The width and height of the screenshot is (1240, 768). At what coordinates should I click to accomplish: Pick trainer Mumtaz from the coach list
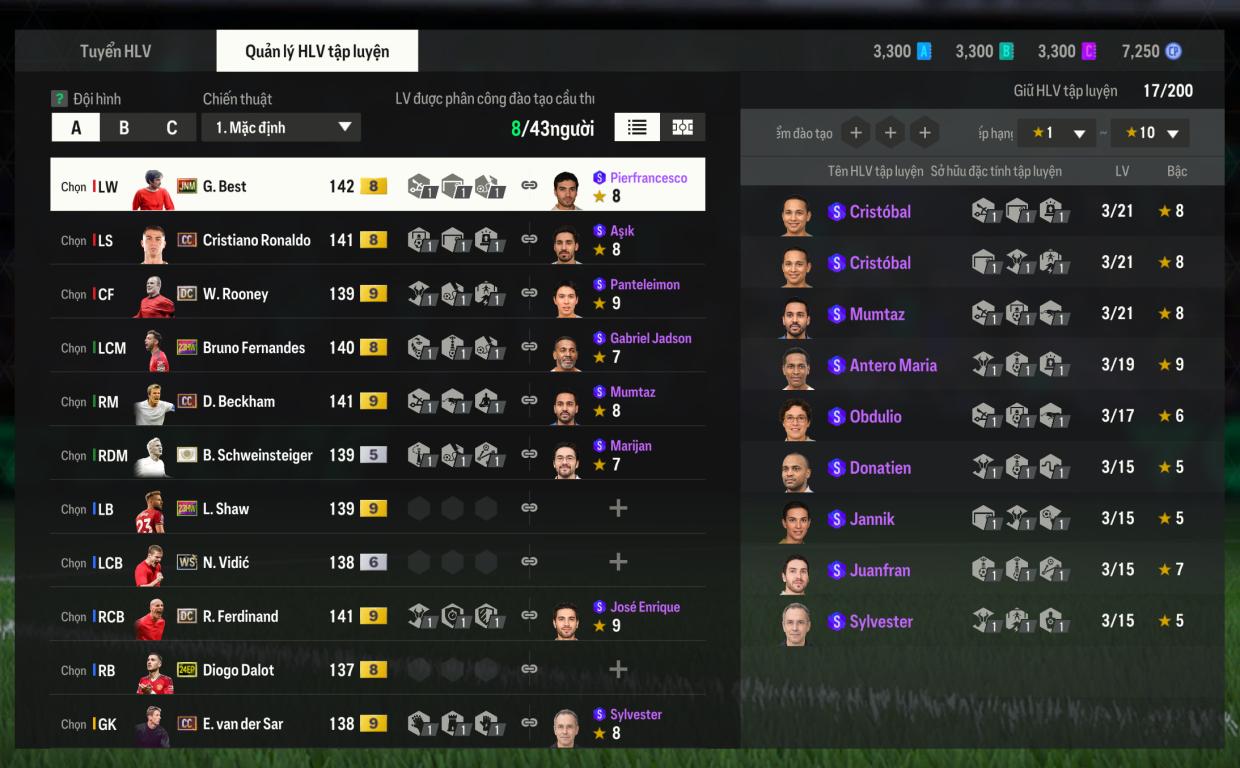(x=877, y=314)
